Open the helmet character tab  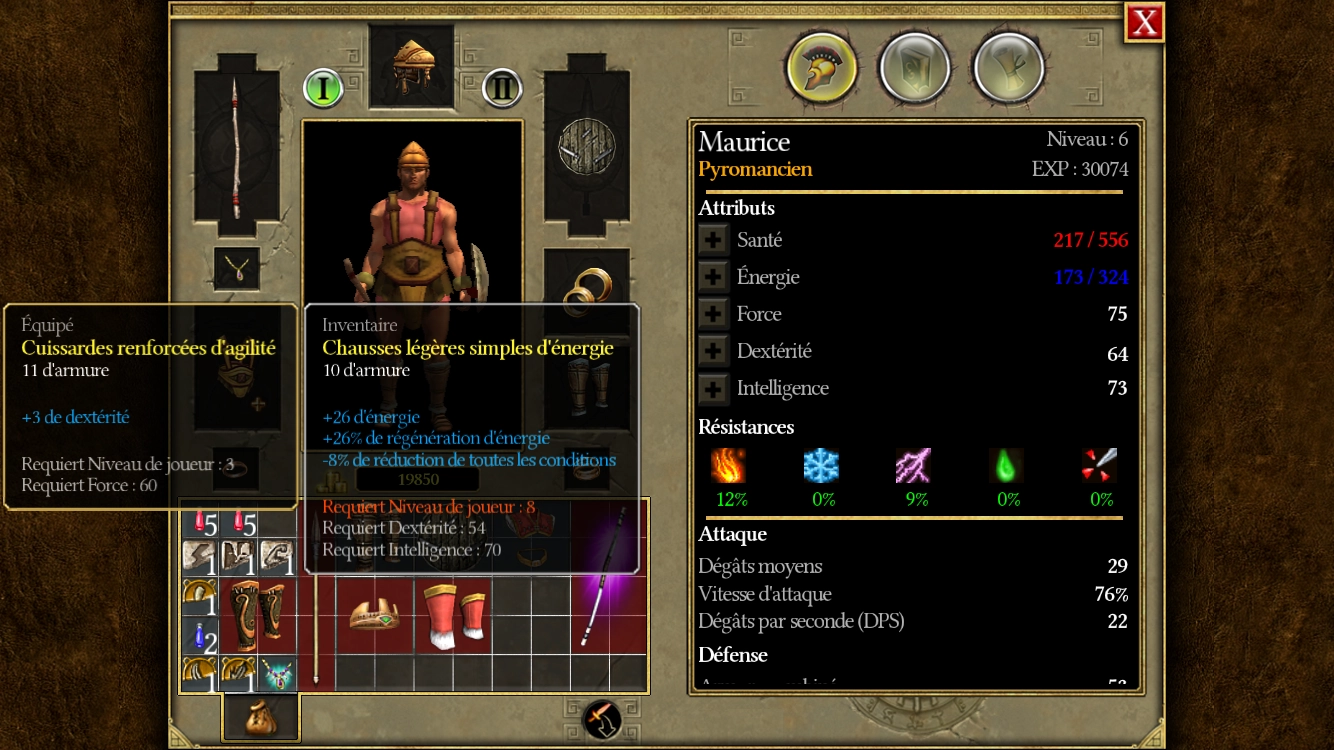pos(822,68)
